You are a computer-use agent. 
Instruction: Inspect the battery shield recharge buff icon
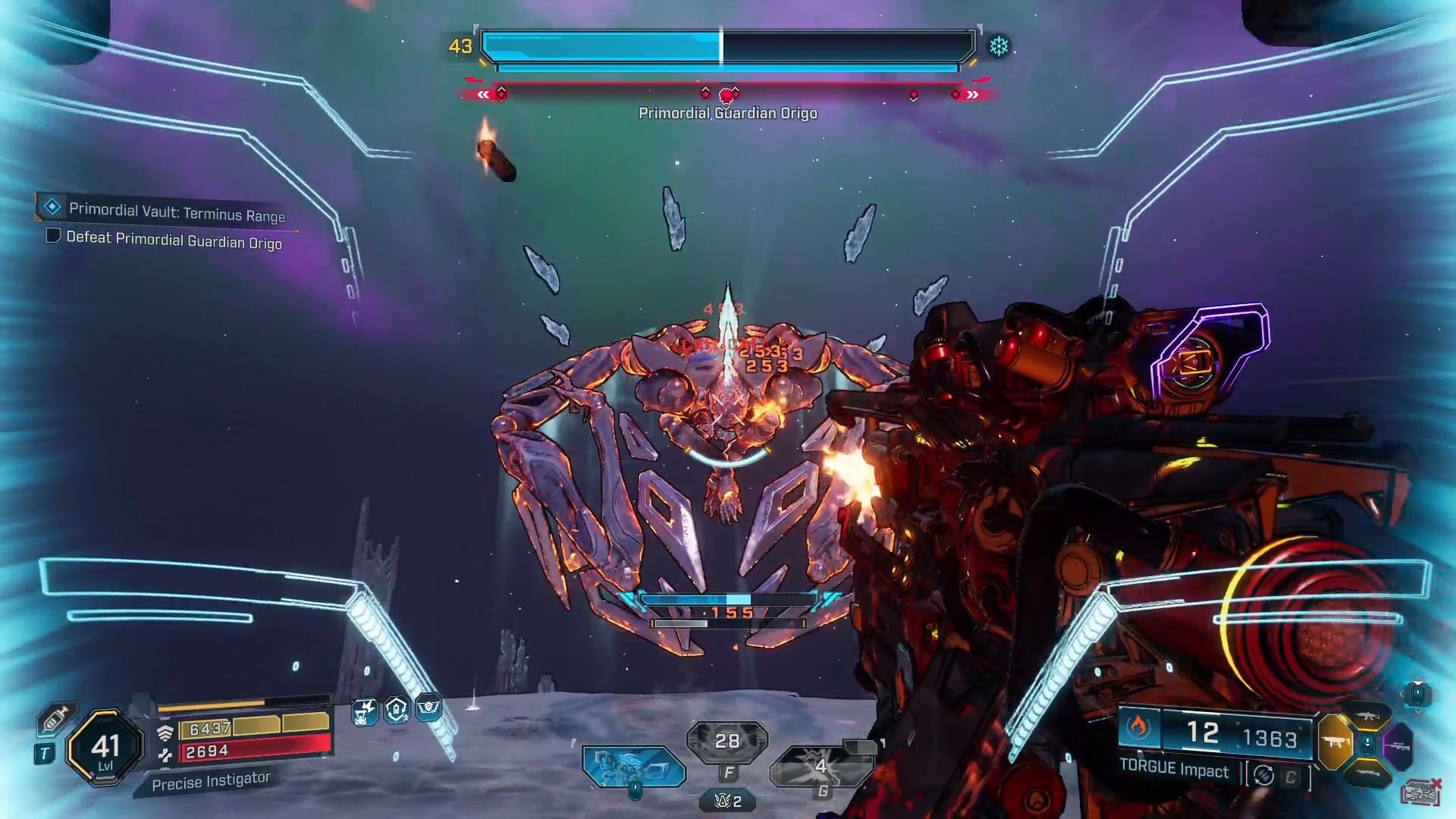tap(397, 710)
